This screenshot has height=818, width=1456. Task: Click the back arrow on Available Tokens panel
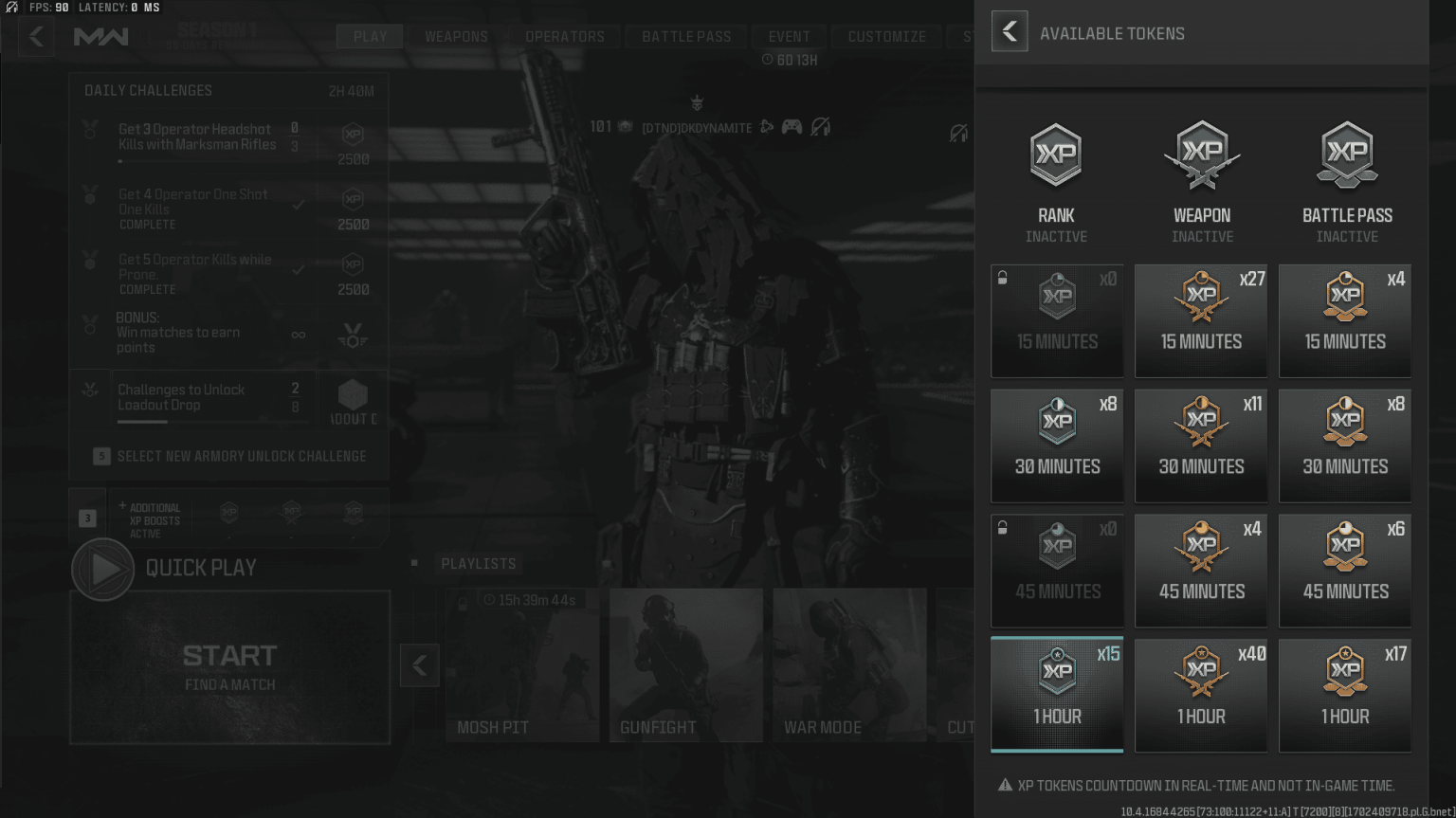tap(1009, 30)
